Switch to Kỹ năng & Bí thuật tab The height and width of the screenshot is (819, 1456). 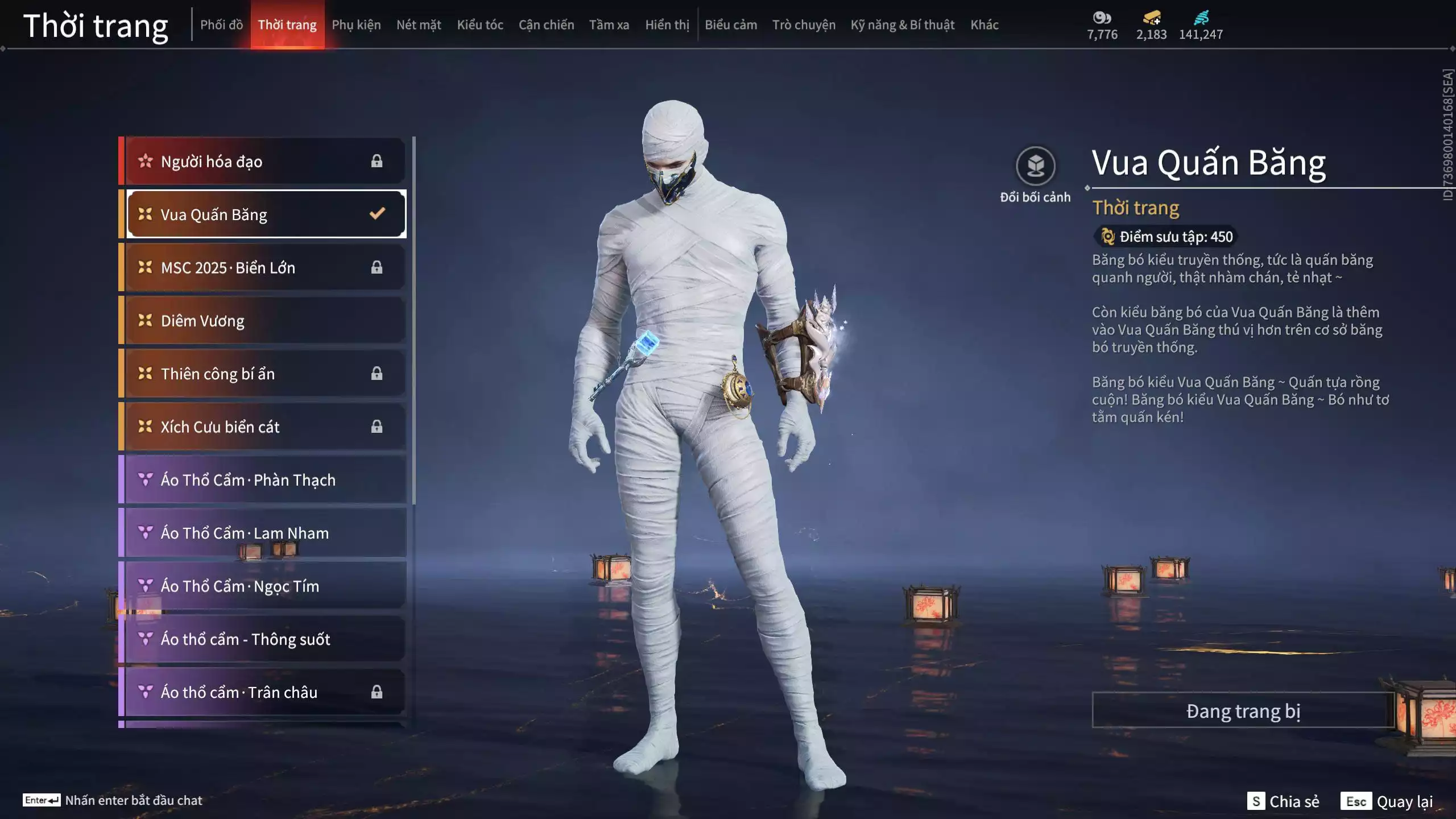tap(902, 25)
